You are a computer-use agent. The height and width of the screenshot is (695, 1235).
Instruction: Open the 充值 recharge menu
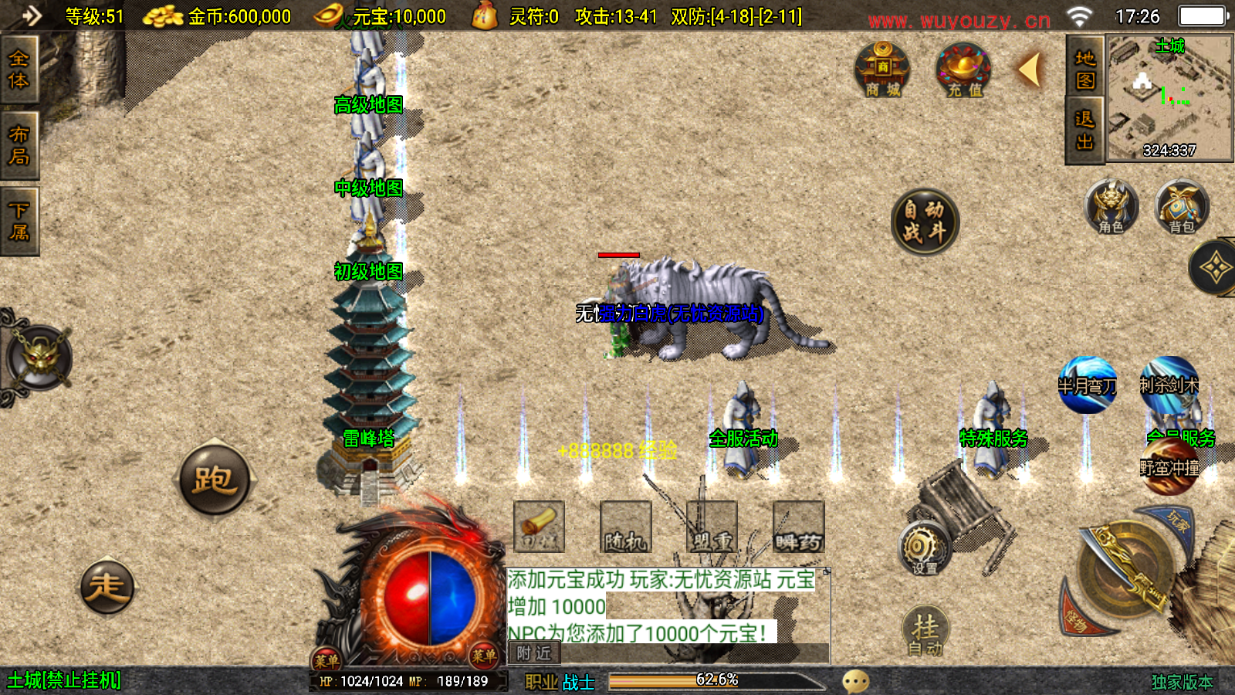[963, 70]
